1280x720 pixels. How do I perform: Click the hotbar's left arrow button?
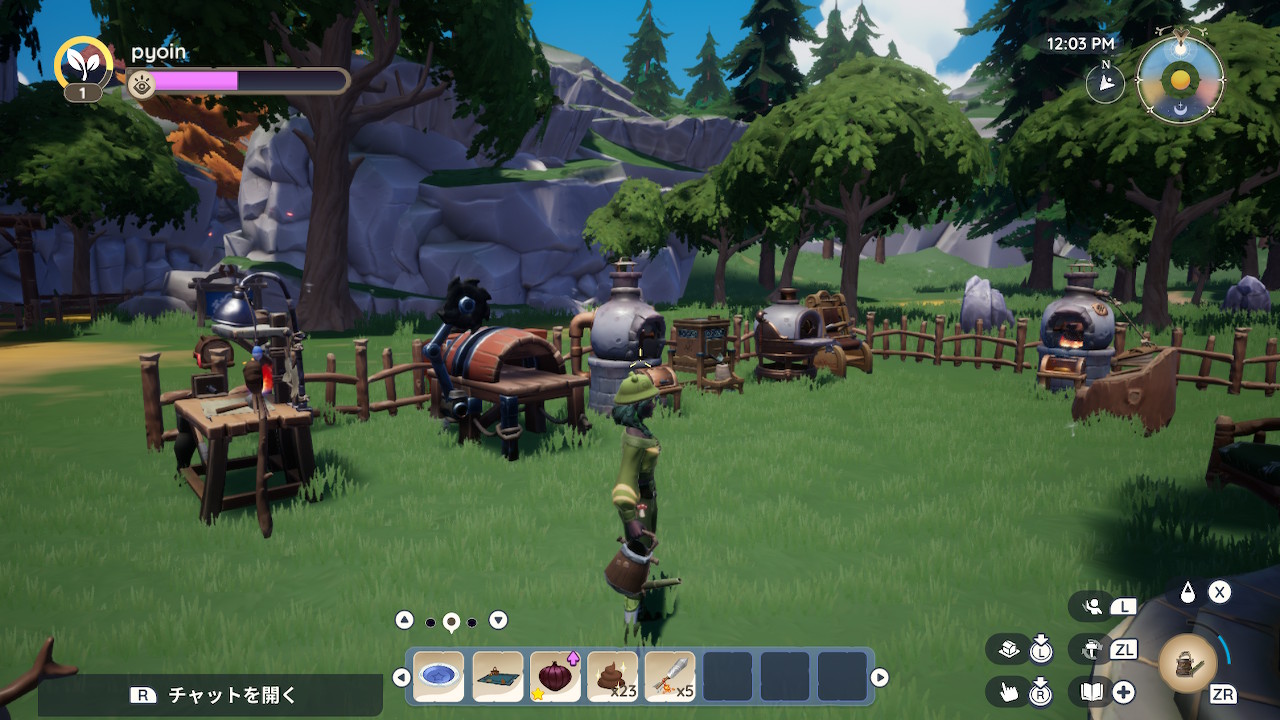401,678
